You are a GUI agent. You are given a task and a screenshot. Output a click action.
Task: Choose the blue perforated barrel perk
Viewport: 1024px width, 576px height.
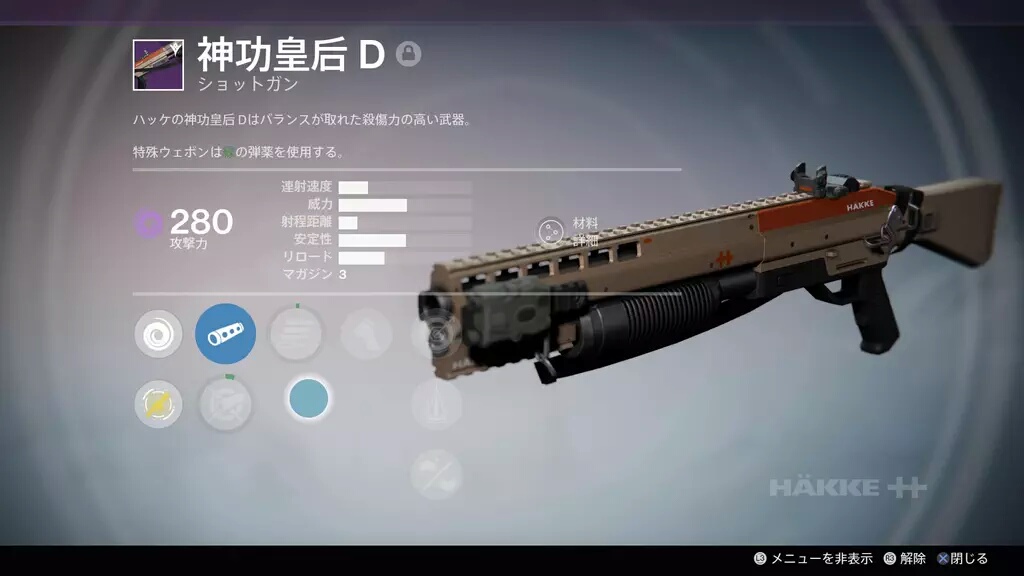point(225,334)
